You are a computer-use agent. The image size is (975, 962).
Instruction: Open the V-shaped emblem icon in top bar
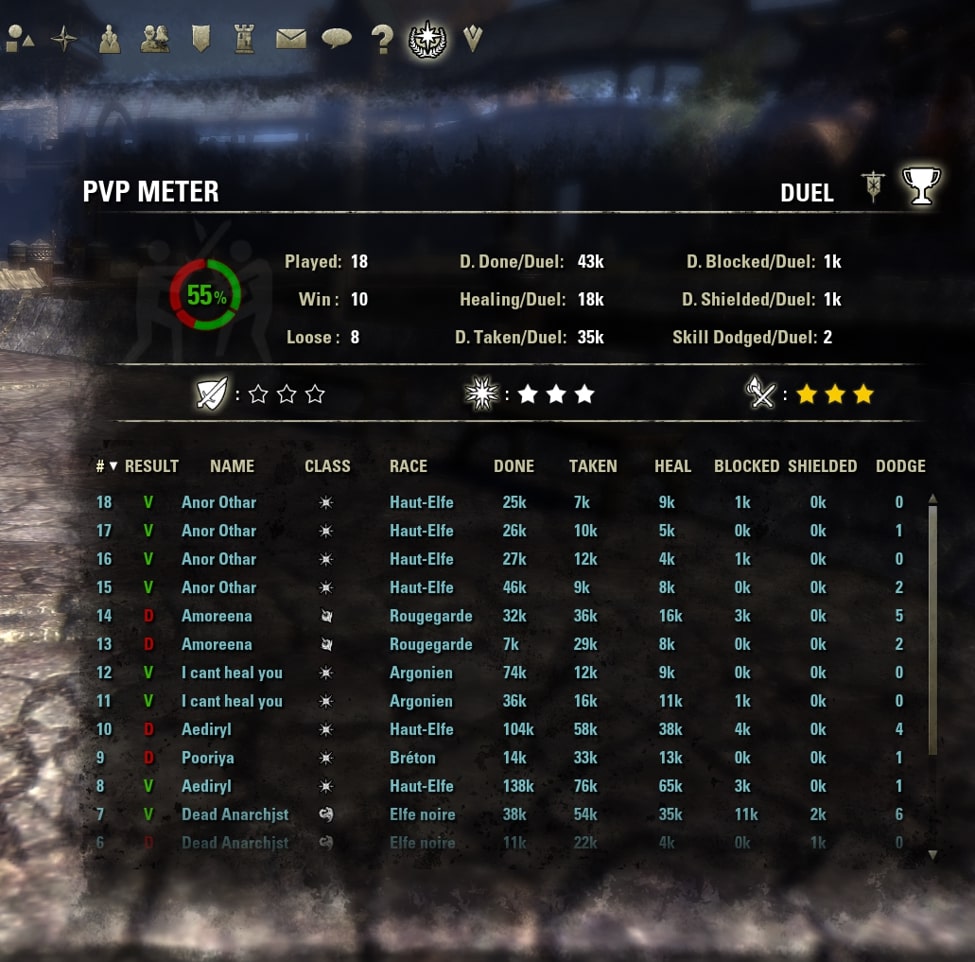(473, 39)
